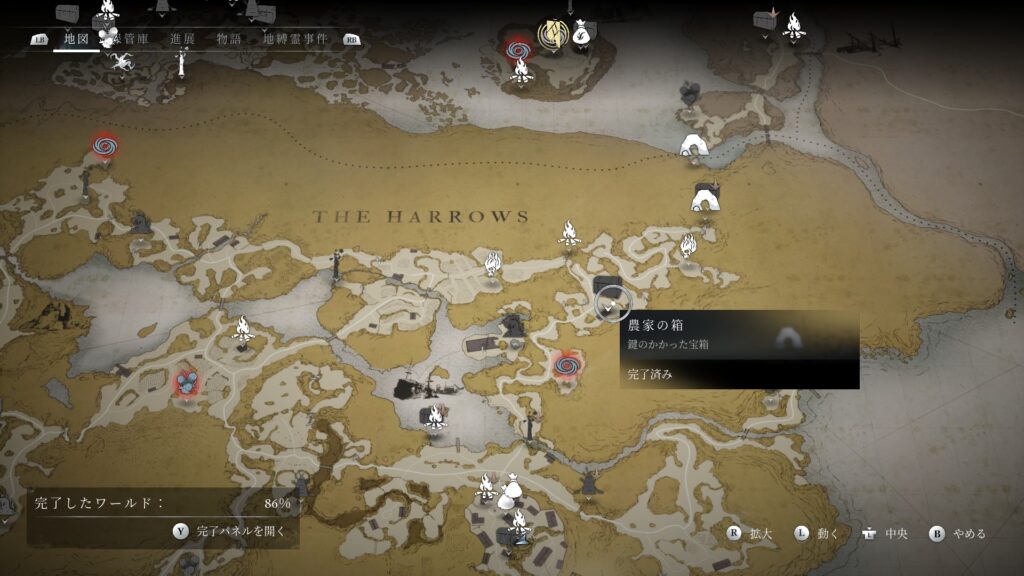Choose the blue orb cluster map marker
The height and width of the screenshot is (576, 1024).
(x=186, y=382)
